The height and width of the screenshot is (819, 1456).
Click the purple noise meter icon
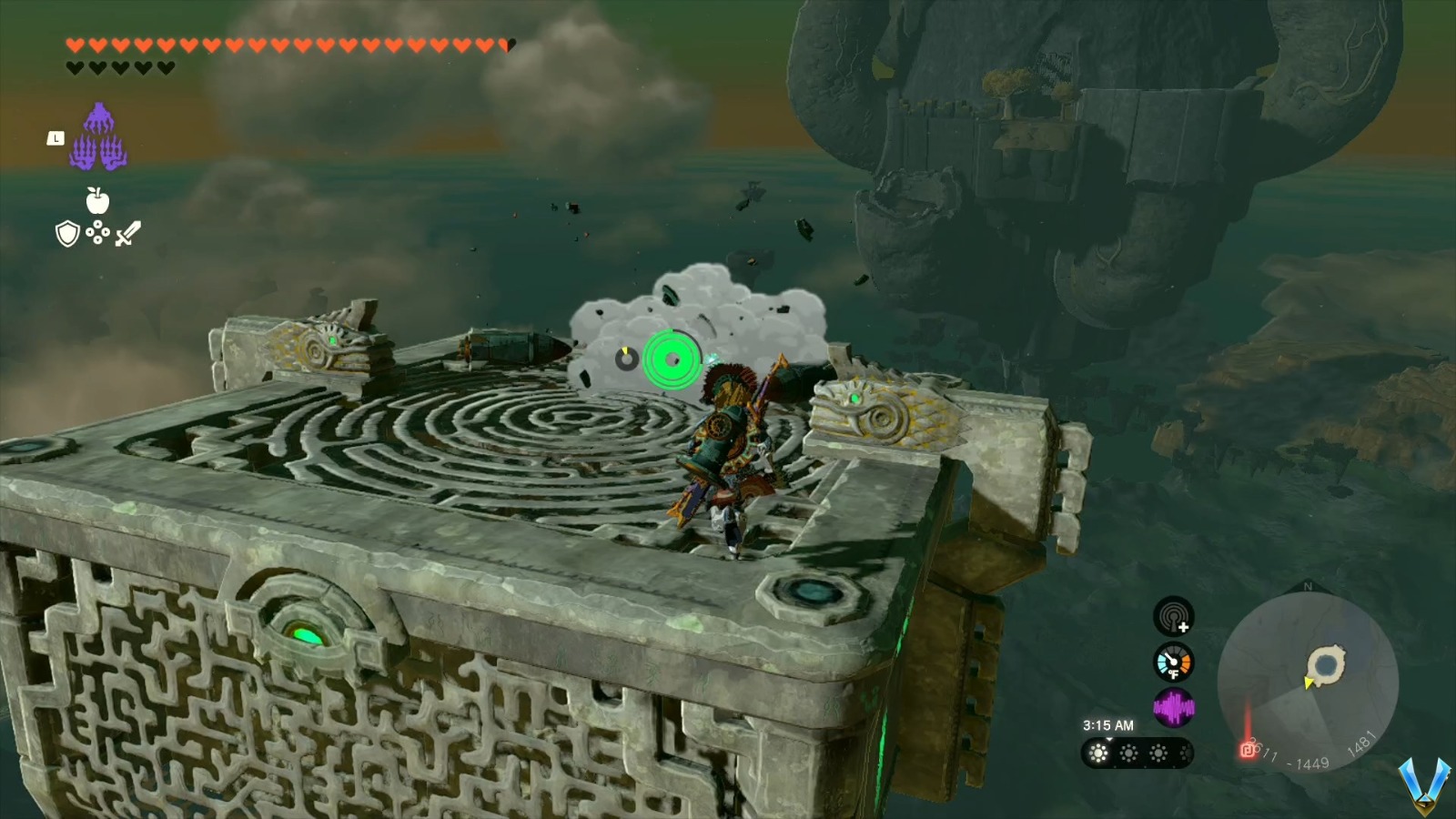click(x=1174, y=705)
